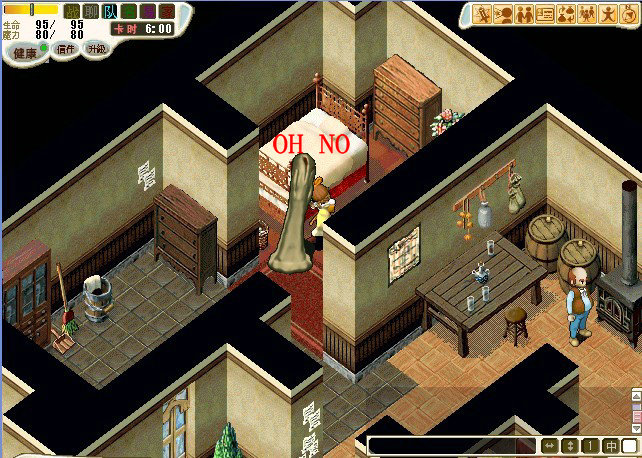Image resolution: width=642 pixels, height=458 pixels.
Task: Click the chat scroll down arrow
Action: click(635, 427)
